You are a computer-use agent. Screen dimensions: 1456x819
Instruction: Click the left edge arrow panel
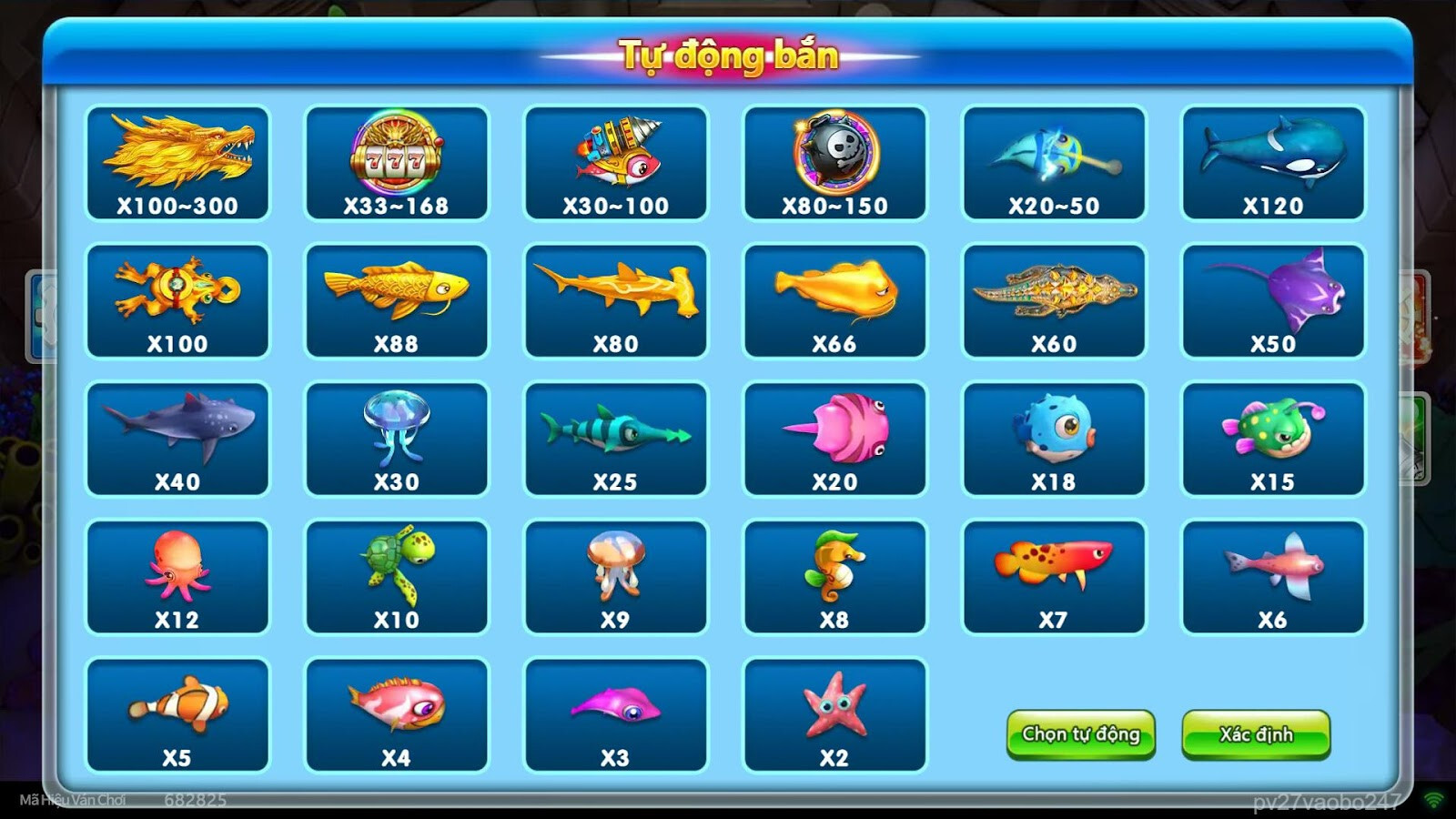coord(38,314)
